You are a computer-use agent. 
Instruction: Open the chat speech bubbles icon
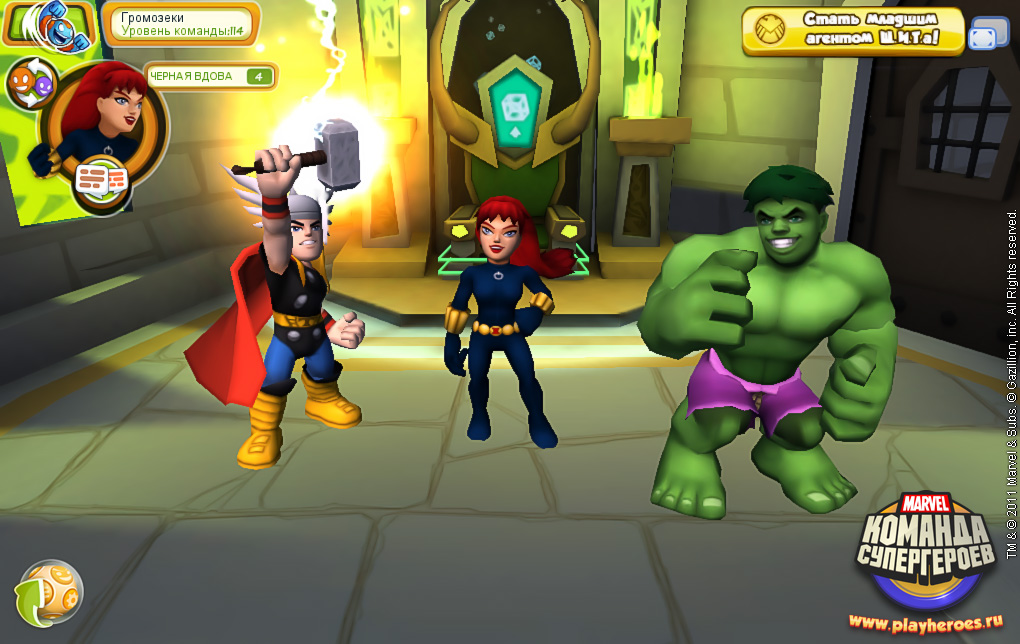pyautogui.click(x=102, y=180)
